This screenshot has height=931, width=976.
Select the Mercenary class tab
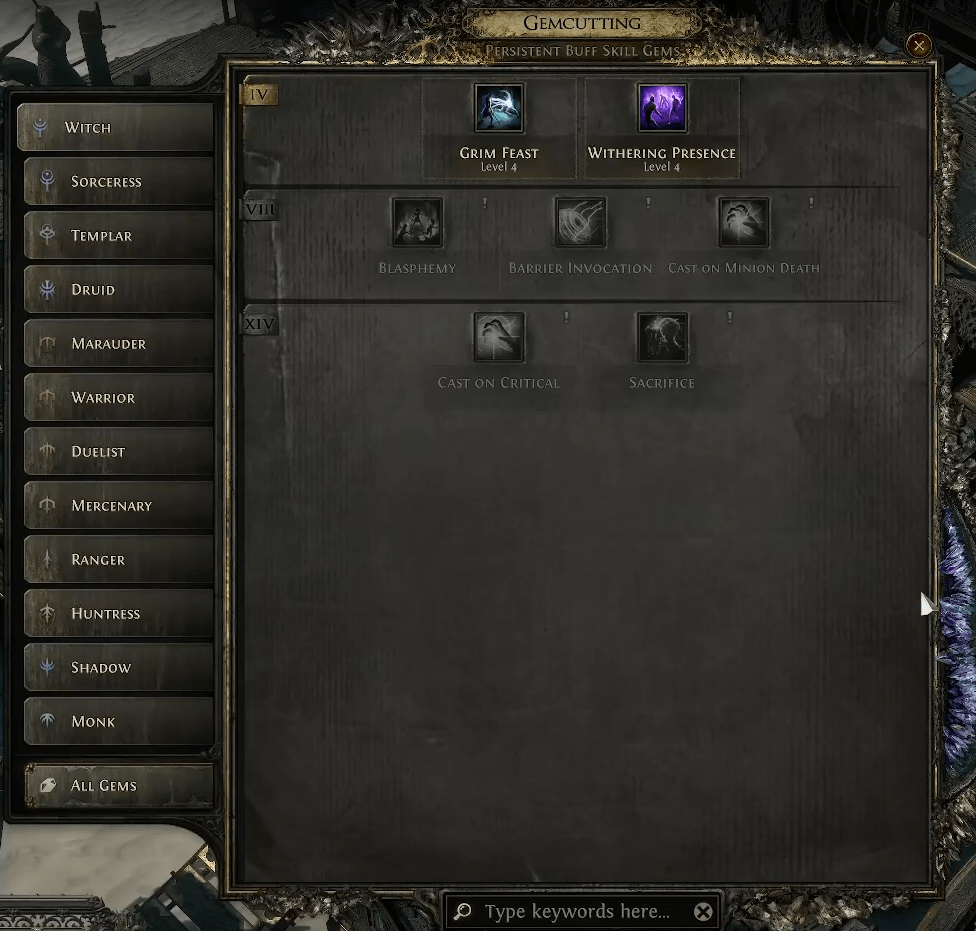point(118,506)
